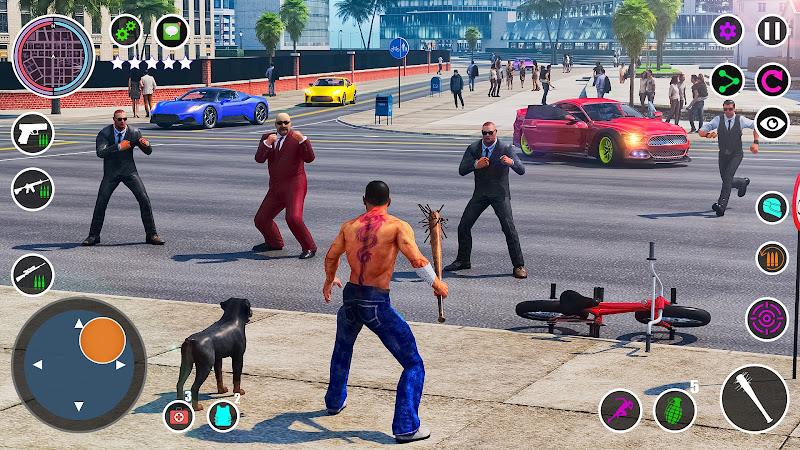This screenshot has width=800, height=450.
Task: Choose the sniper rifle weapon slot
Action: [32, 274]
